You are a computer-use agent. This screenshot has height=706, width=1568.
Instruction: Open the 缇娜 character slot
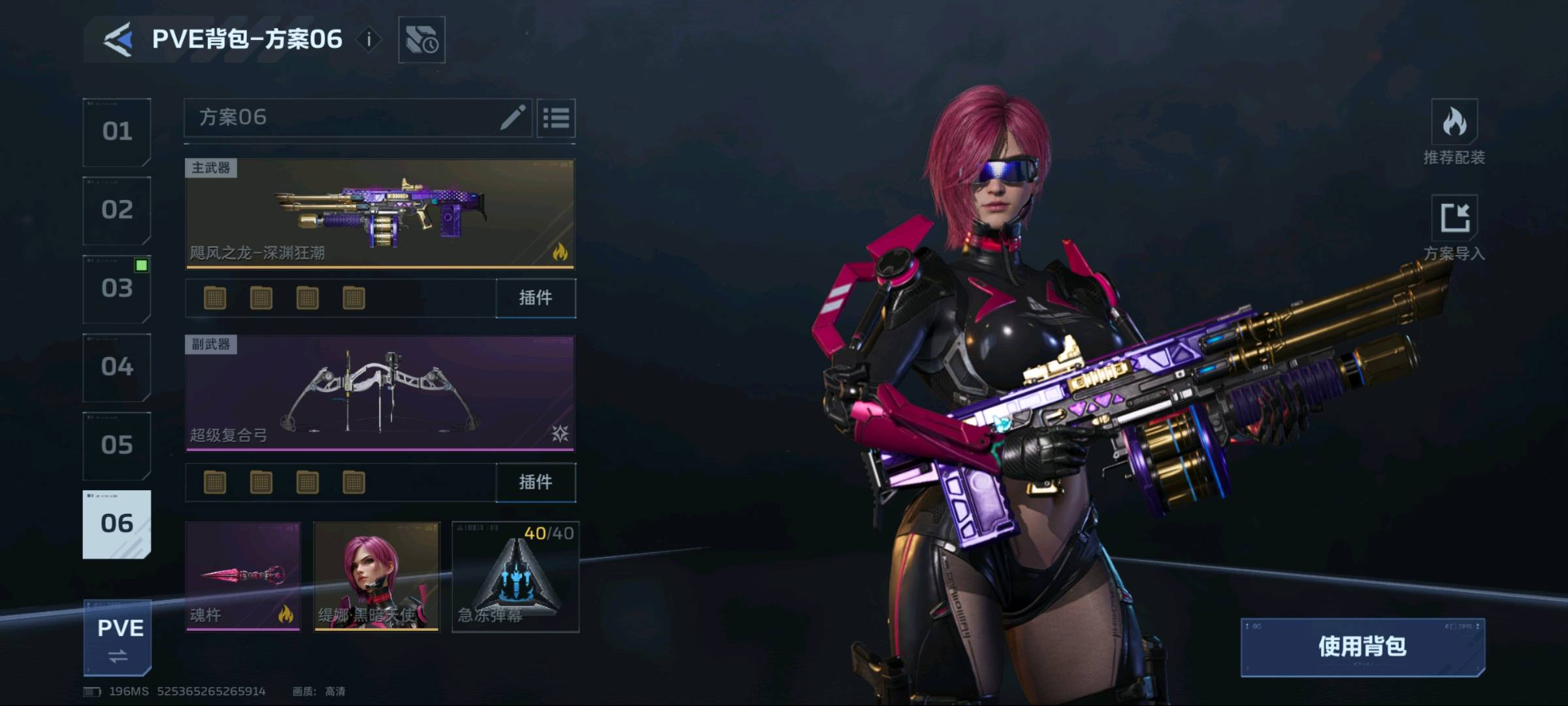(377, 576)
